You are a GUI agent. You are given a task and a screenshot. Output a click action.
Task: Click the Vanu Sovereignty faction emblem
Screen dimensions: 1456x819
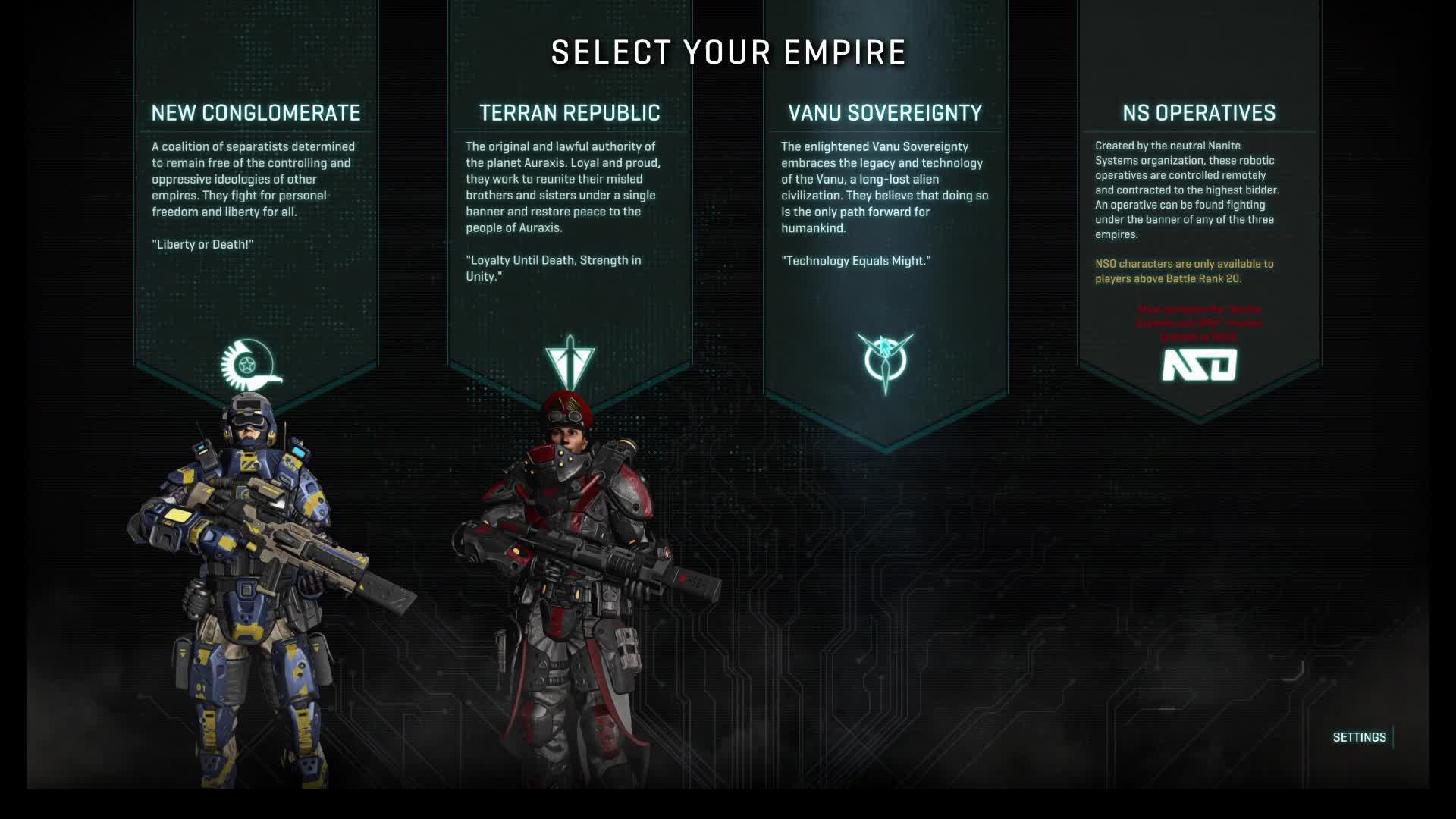coord(885,362)
